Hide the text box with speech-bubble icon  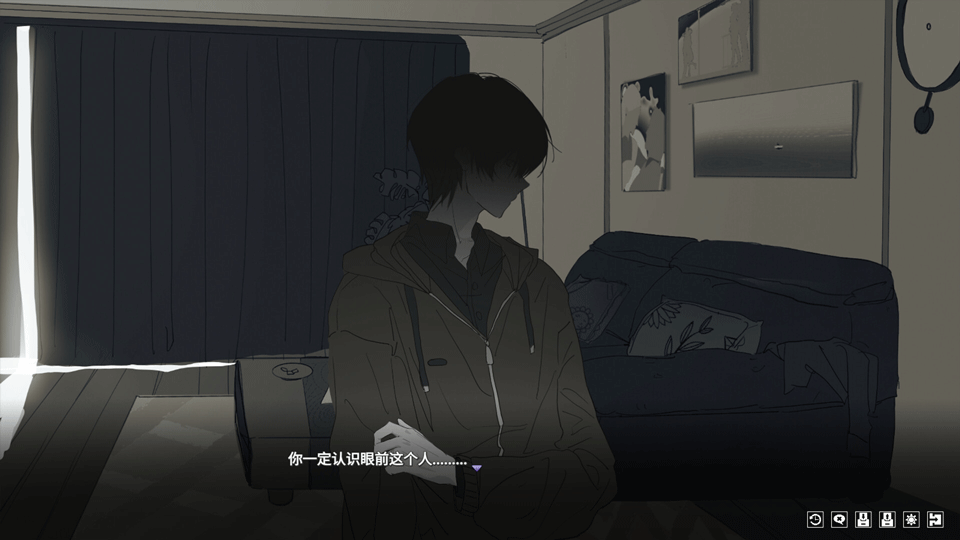(839, 519)
